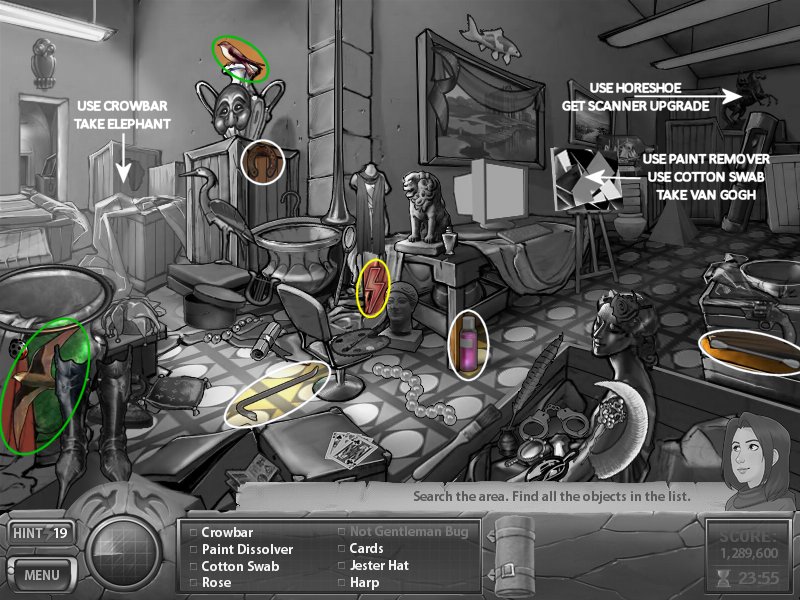Select Paint Dissolver in the object list
Screen dimensions: 800x600
[247, 549]
